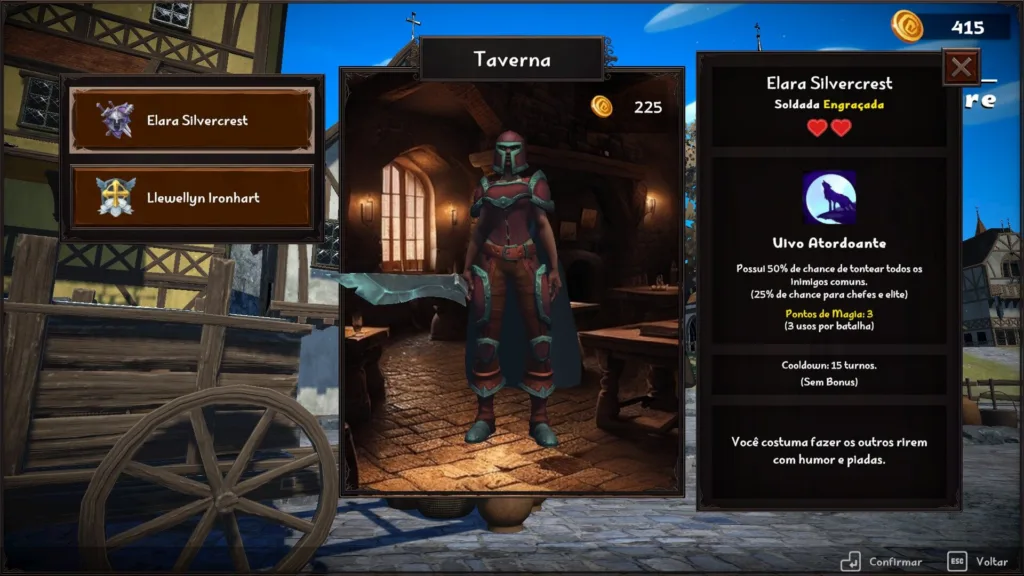Click the Uivo Atordoante wolf ability icon

click(829, 198)
